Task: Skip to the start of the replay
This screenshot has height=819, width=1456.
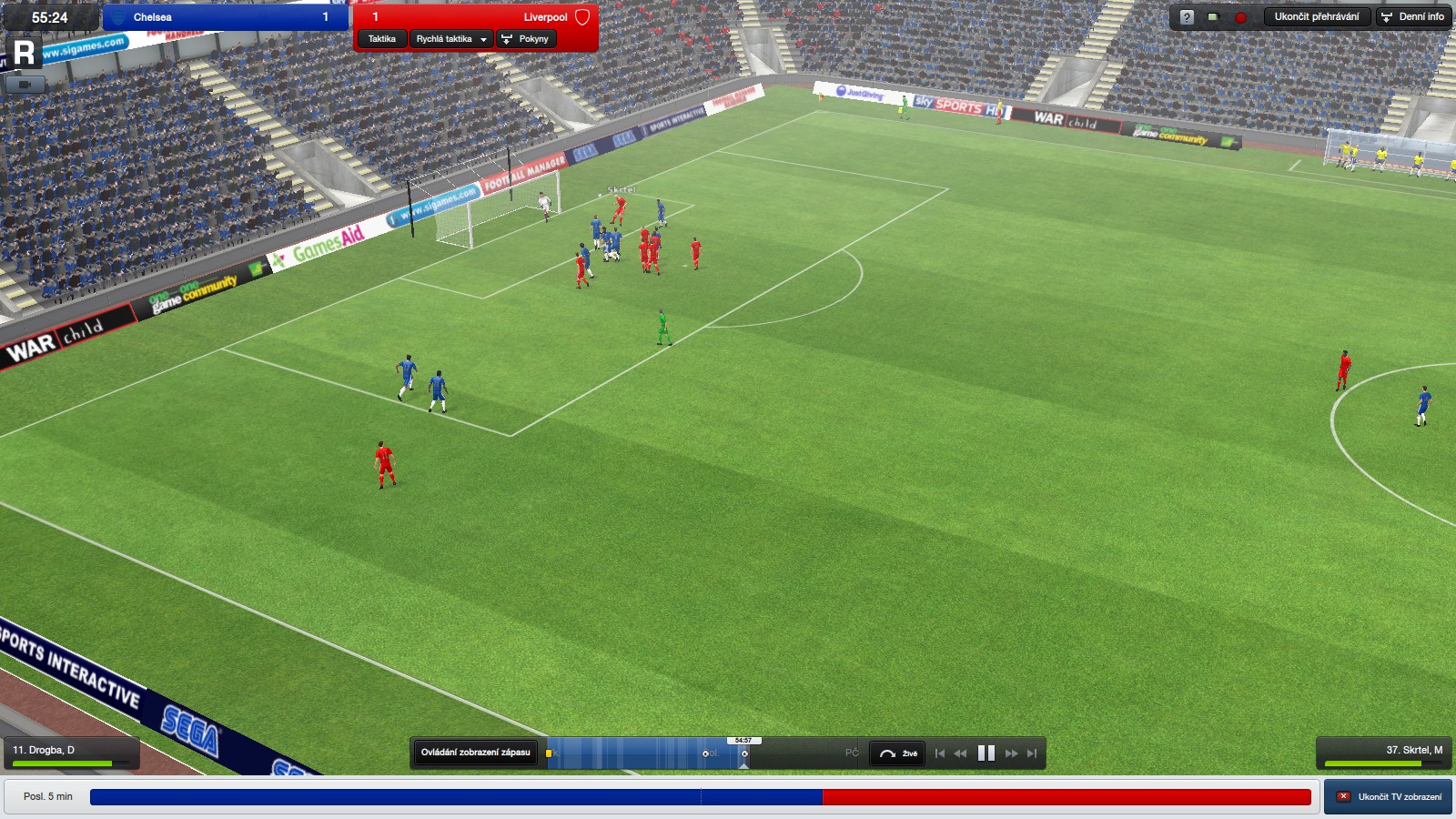Action: [x=939, y=753]
